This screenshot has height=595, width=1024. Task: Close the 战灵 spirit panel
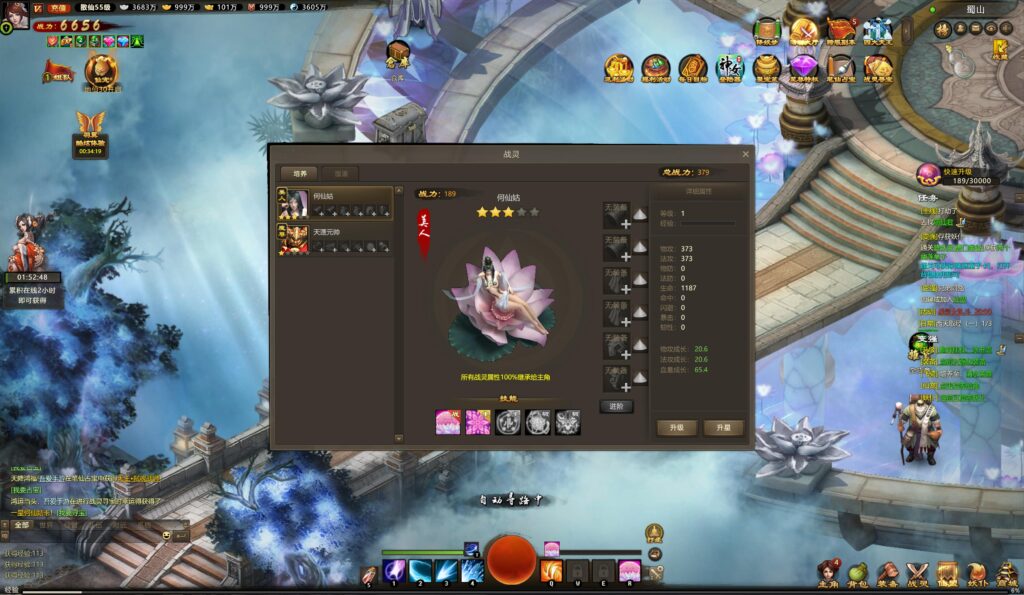click(746, 155)
